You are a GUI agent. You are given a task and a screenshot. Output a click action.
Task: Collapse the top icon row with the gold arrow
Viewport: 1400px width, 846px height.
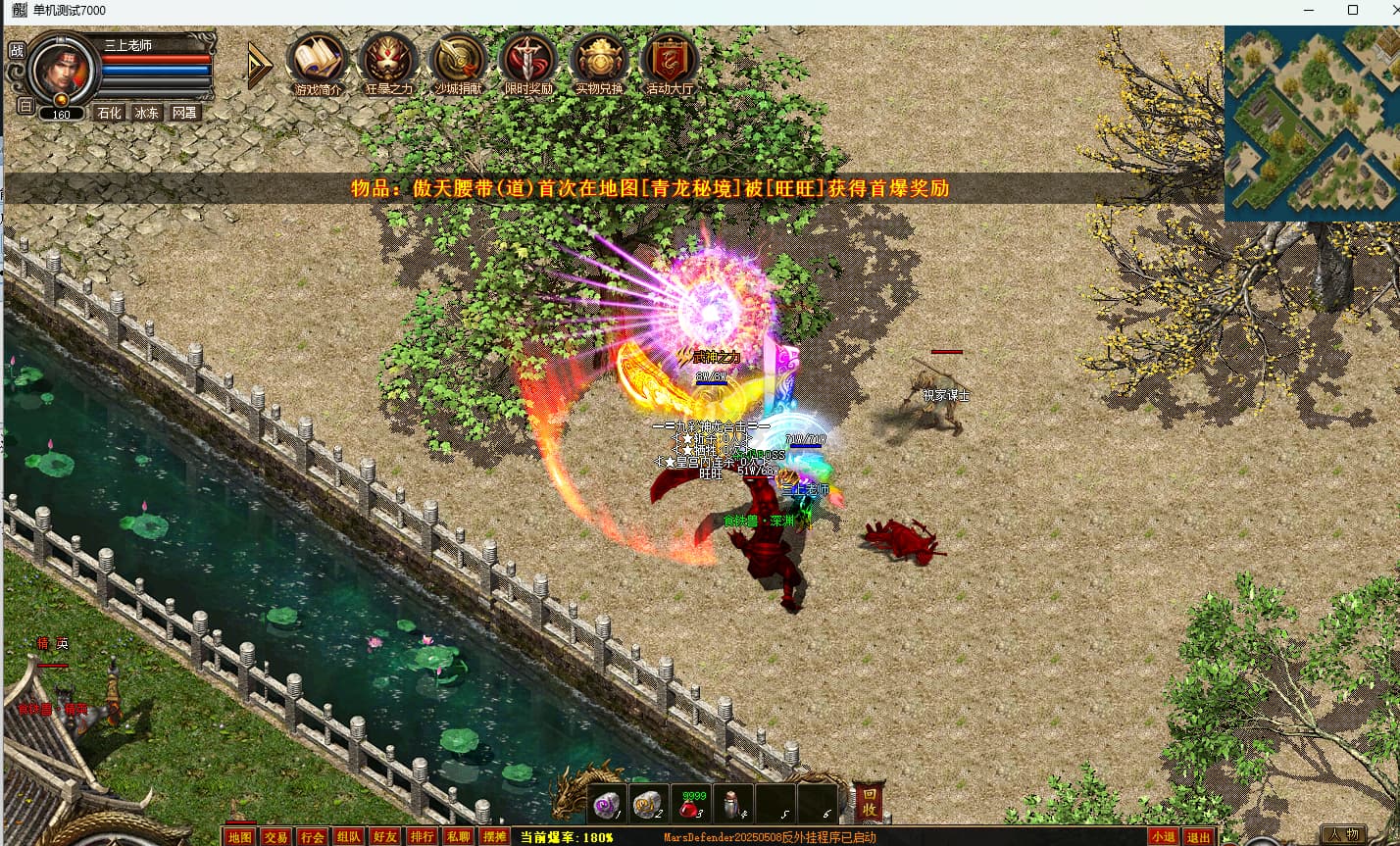259,66
